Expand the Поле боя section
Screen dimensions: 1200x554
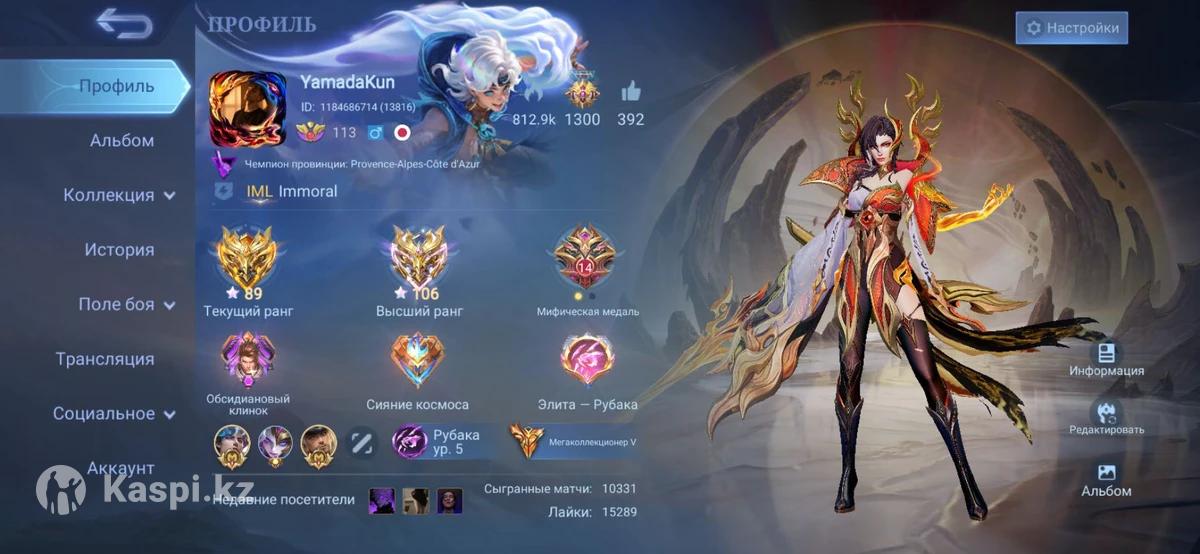click(x=126, y=304)
